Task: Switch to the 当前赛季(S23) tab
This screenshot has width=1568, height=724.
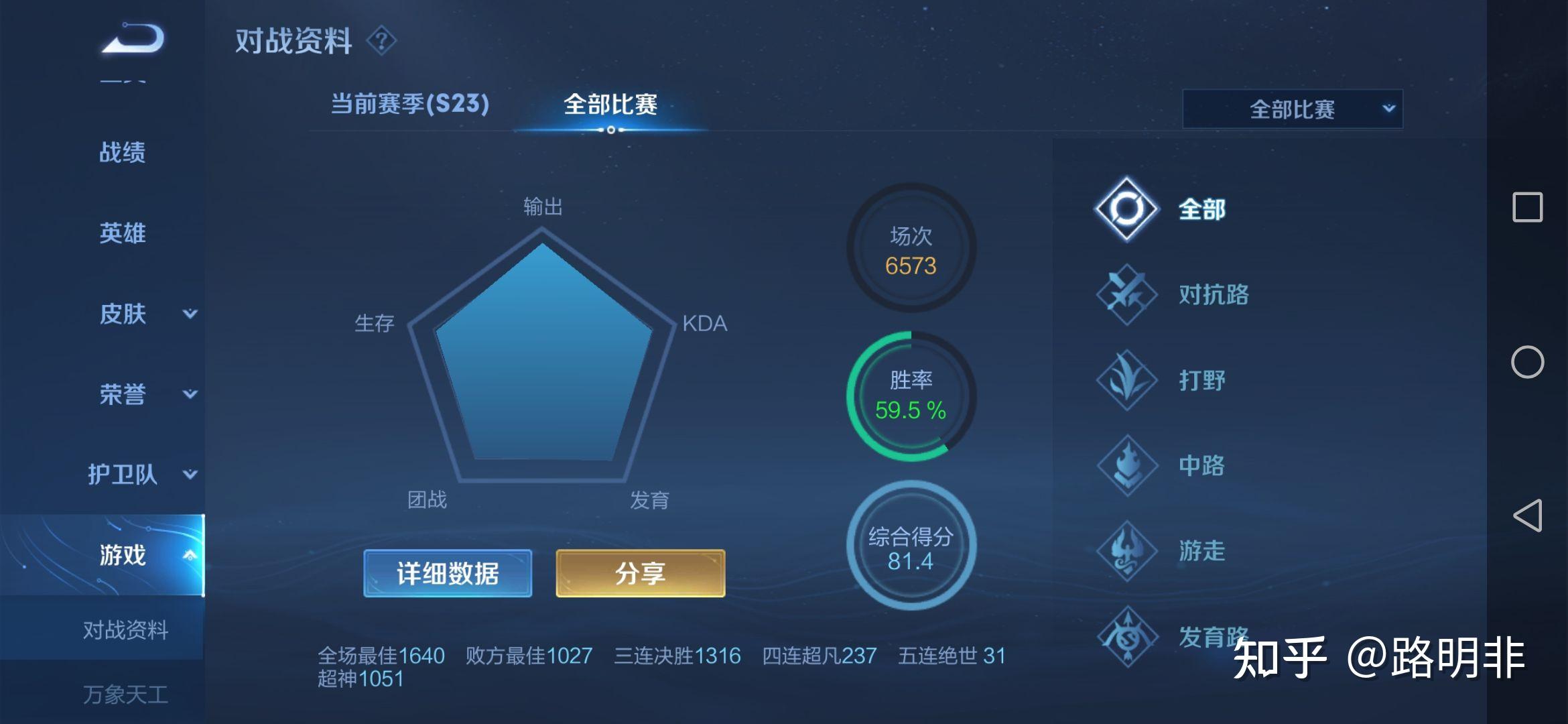Action: point(409,104)
